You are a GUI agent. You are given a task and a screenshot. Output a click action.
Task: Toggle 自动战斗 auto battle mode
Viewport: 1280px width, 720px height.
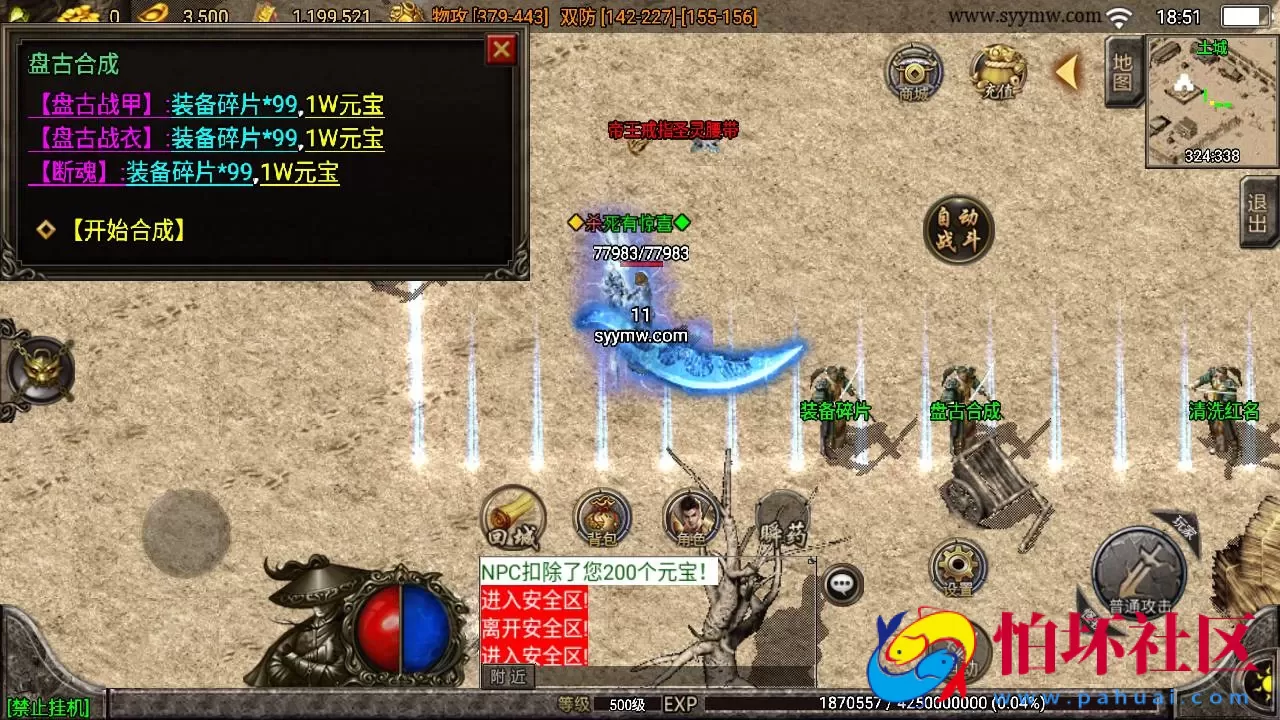click(x=959, y=230)
